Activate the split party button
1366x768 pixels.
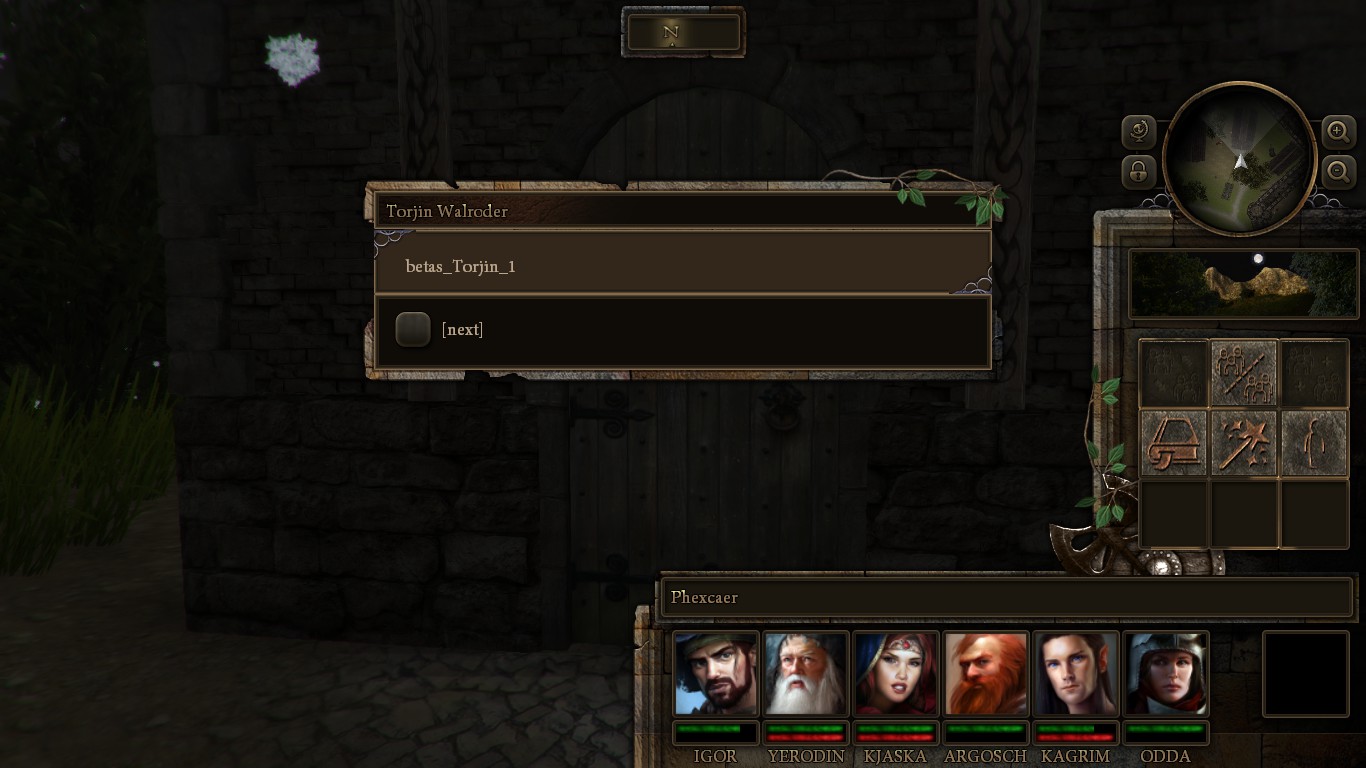pyautogui.click(x=1244, y=373)
